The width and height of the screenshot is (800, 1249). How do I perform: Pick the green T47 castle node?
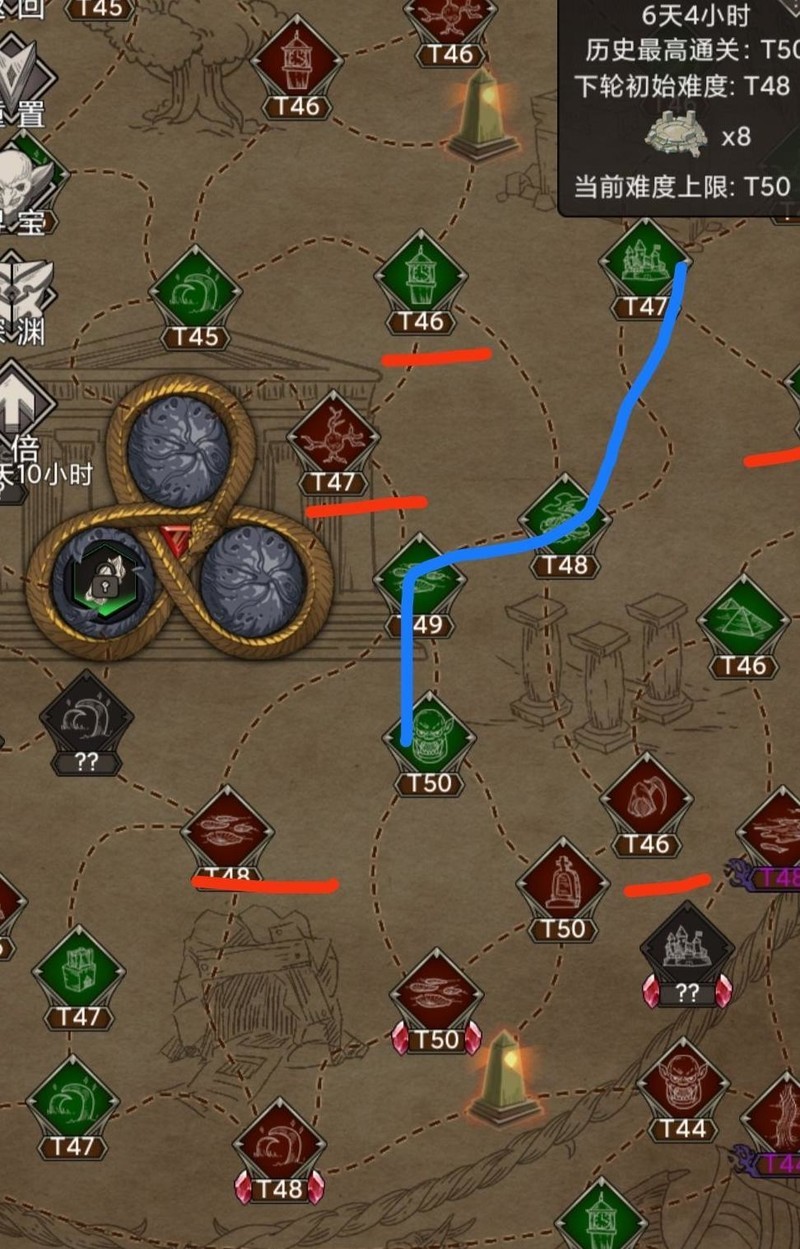[645, 263]
